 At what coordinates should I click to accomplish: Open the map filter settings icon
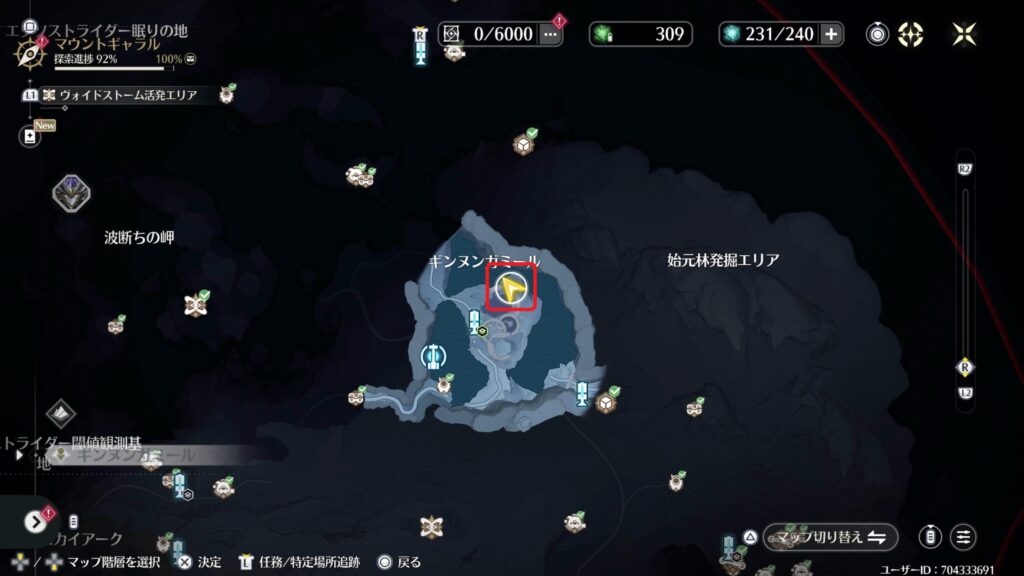click(964, 537)
